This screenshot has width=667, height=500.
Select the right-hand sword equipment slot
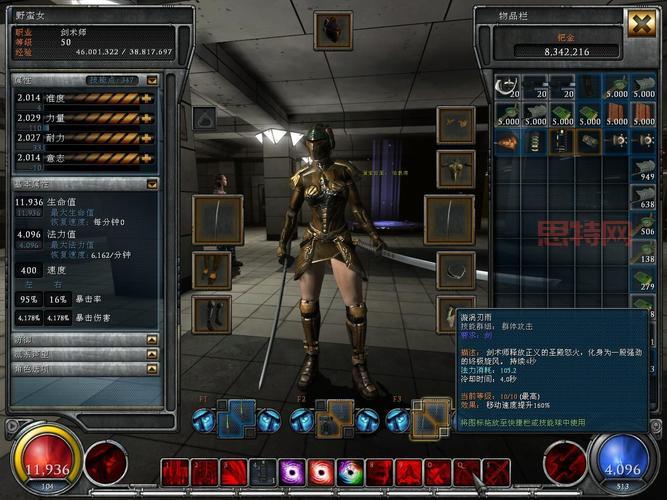click(449, 219)
